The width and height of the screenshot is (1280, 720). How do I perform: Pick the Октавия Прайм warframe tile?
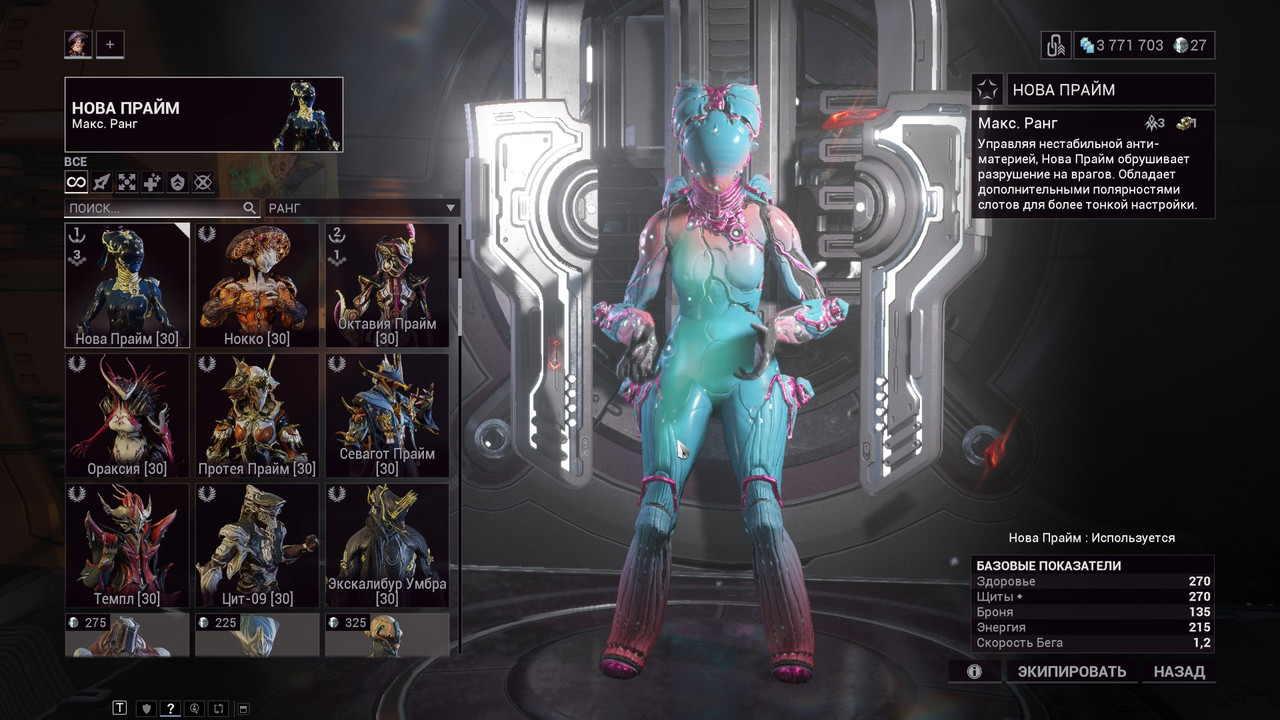coord(387,285)
